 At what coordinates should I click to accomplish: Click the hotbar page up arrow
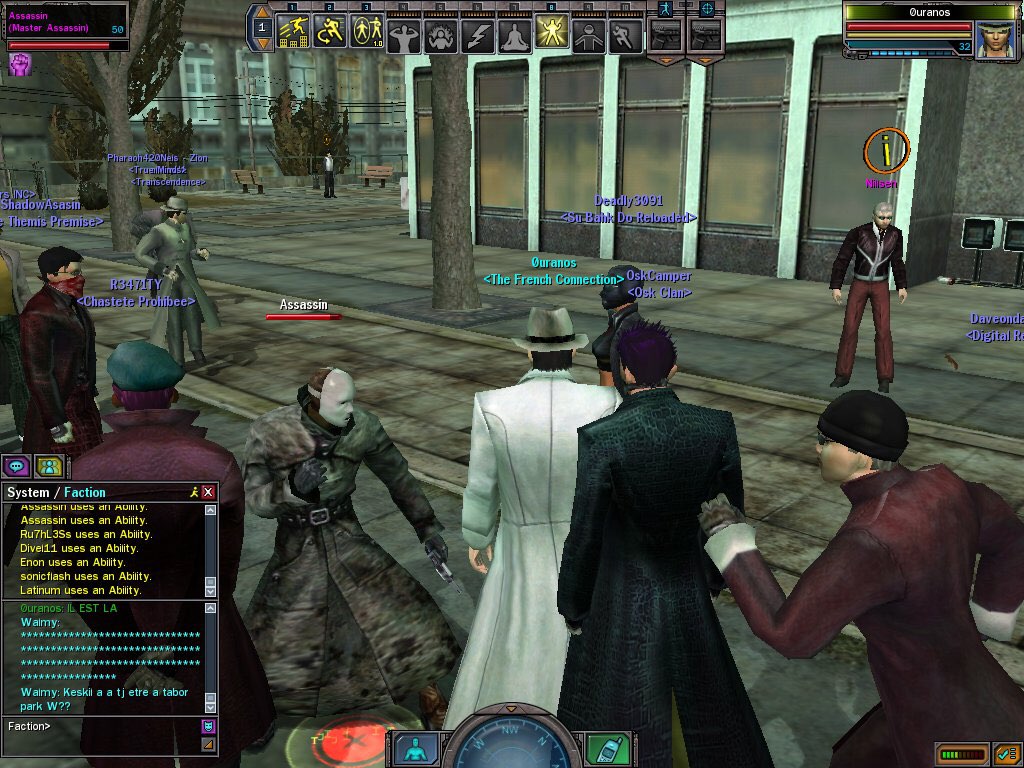(262, 14)
